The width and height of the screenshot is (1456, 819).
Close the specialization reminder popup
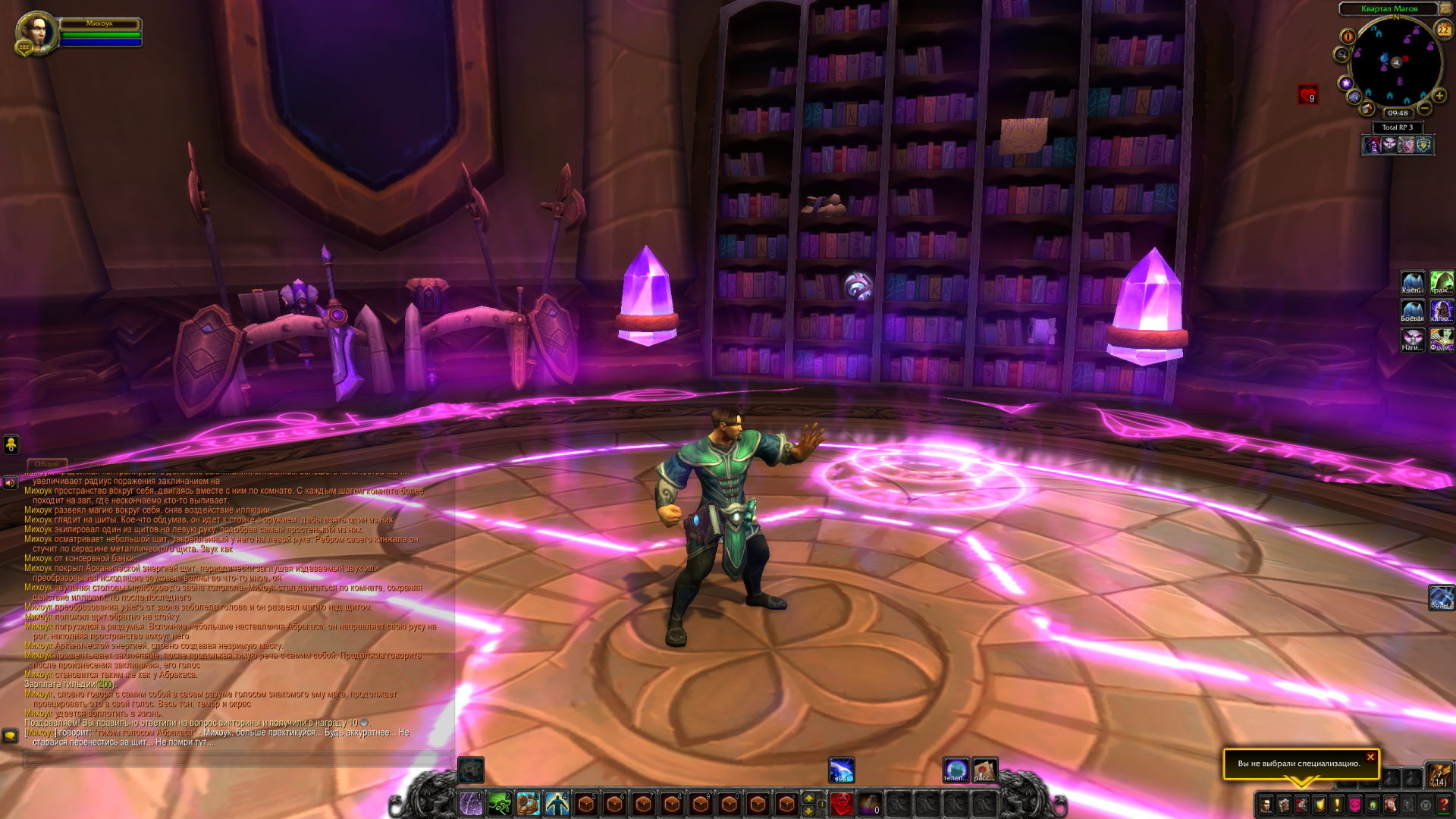1370,757
